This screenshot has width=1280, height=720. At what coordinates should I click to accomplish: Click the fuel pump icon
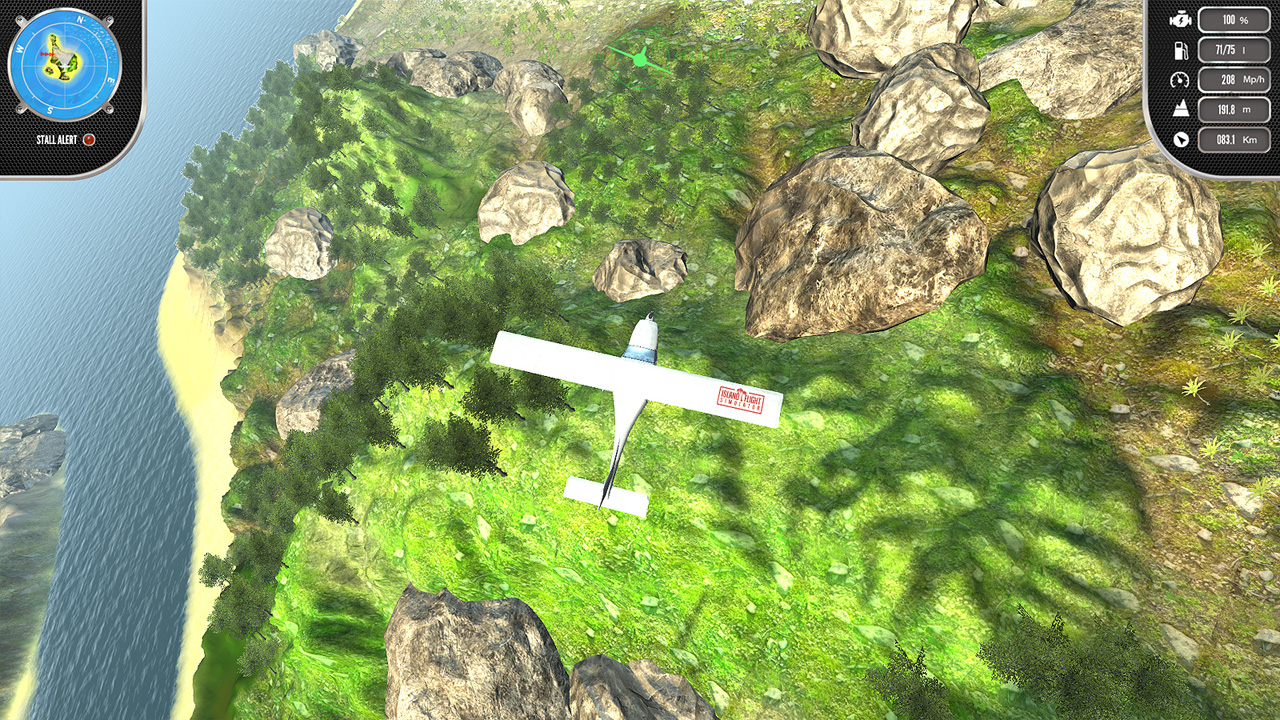pyautogui.click(x=1181, y=50)
